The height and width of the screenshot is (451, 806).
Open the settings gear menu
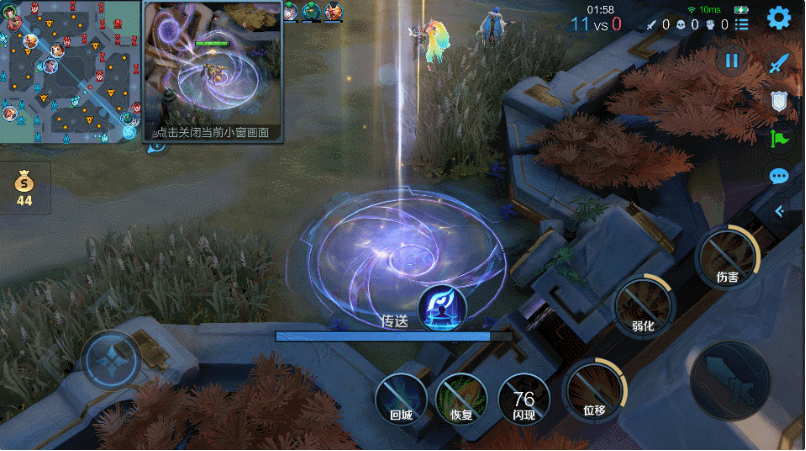779,18
